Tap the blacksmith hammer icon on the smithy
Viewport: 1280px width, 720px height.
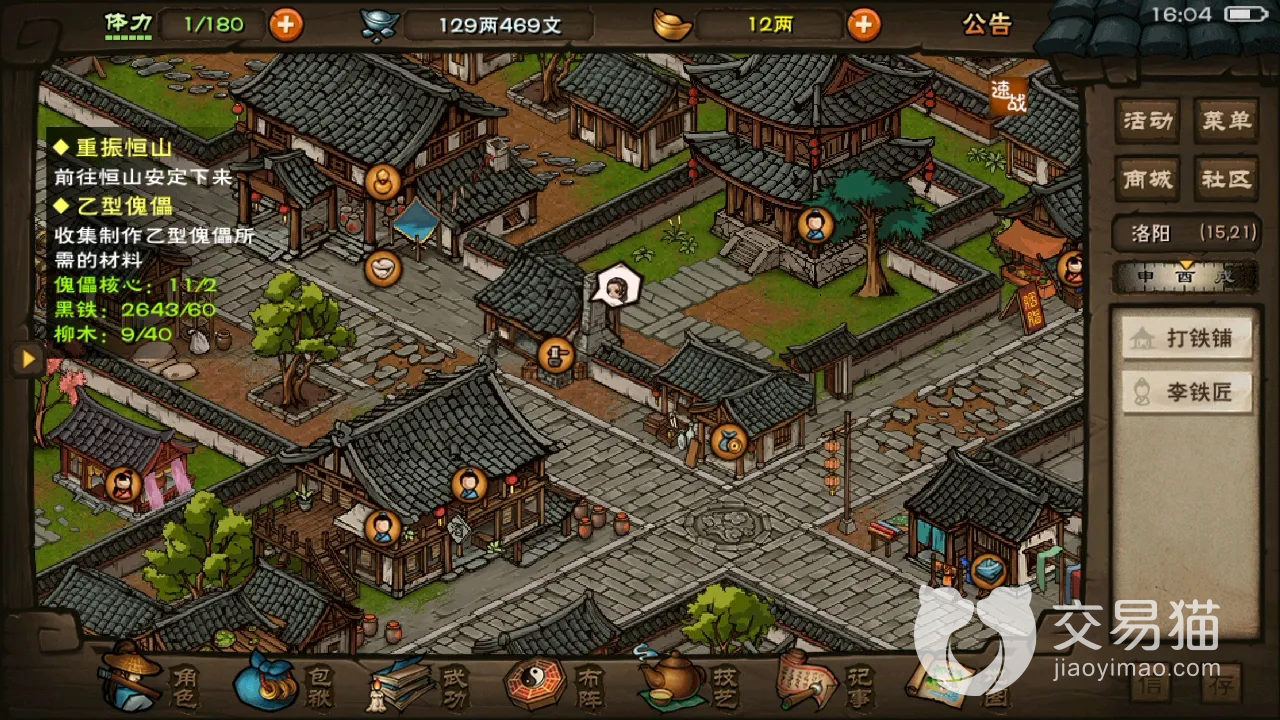coord(556,355)
